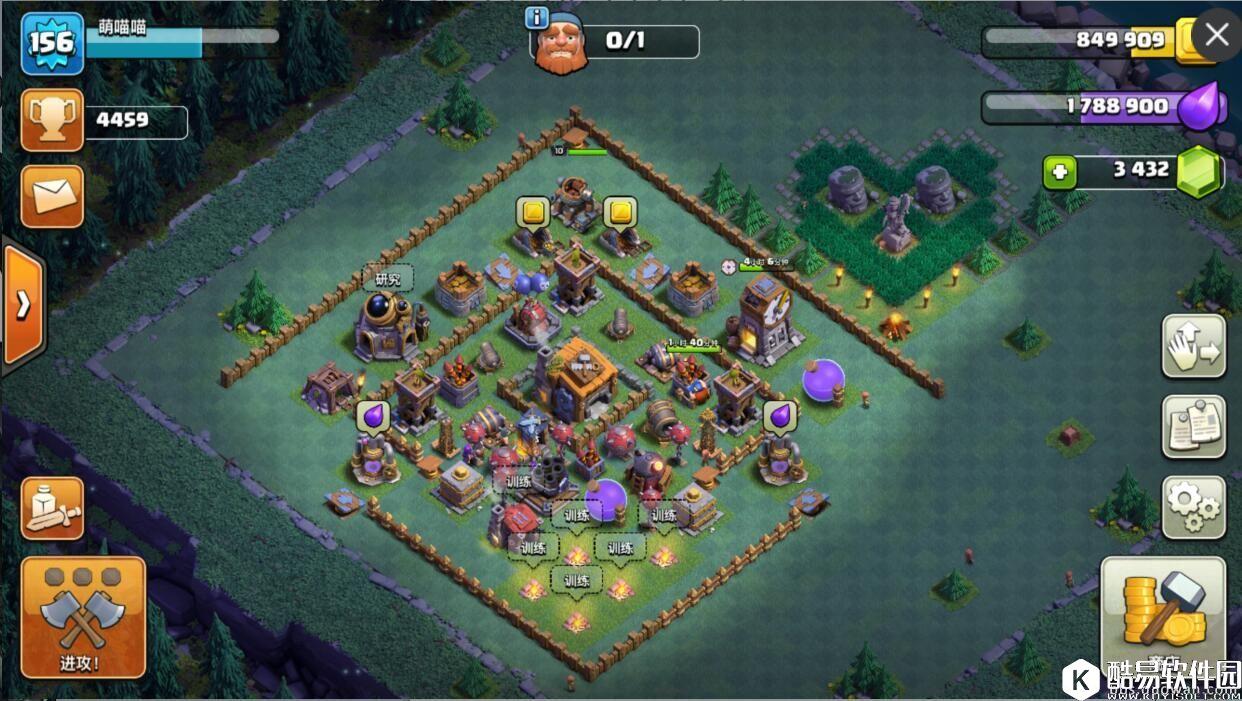Close the screen with the X button
Screen dimensions: 1242x701
(1216, 35)
